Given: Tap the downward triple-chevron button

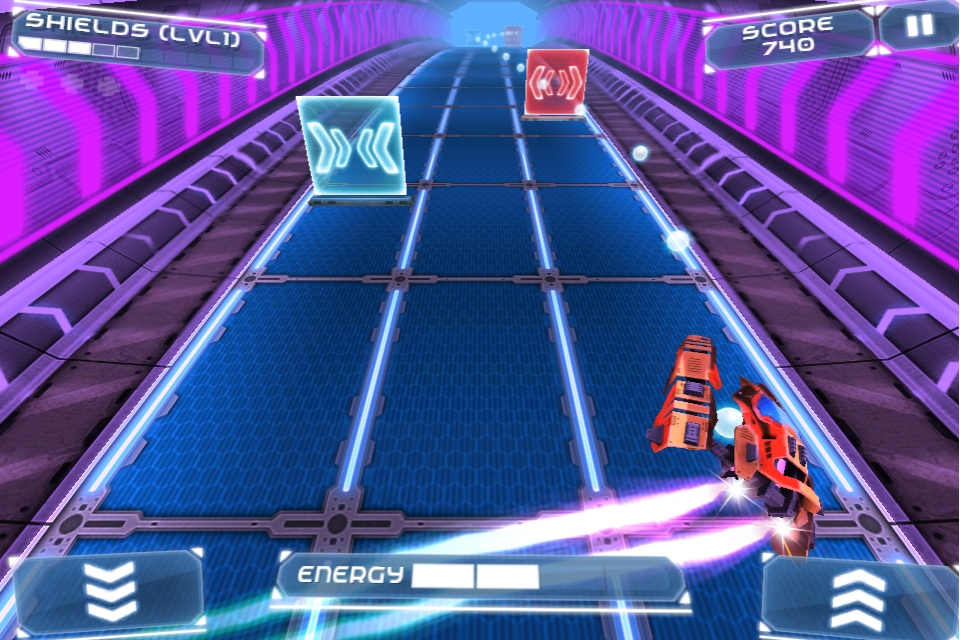Looking at the screenshot, I should 109,592.
